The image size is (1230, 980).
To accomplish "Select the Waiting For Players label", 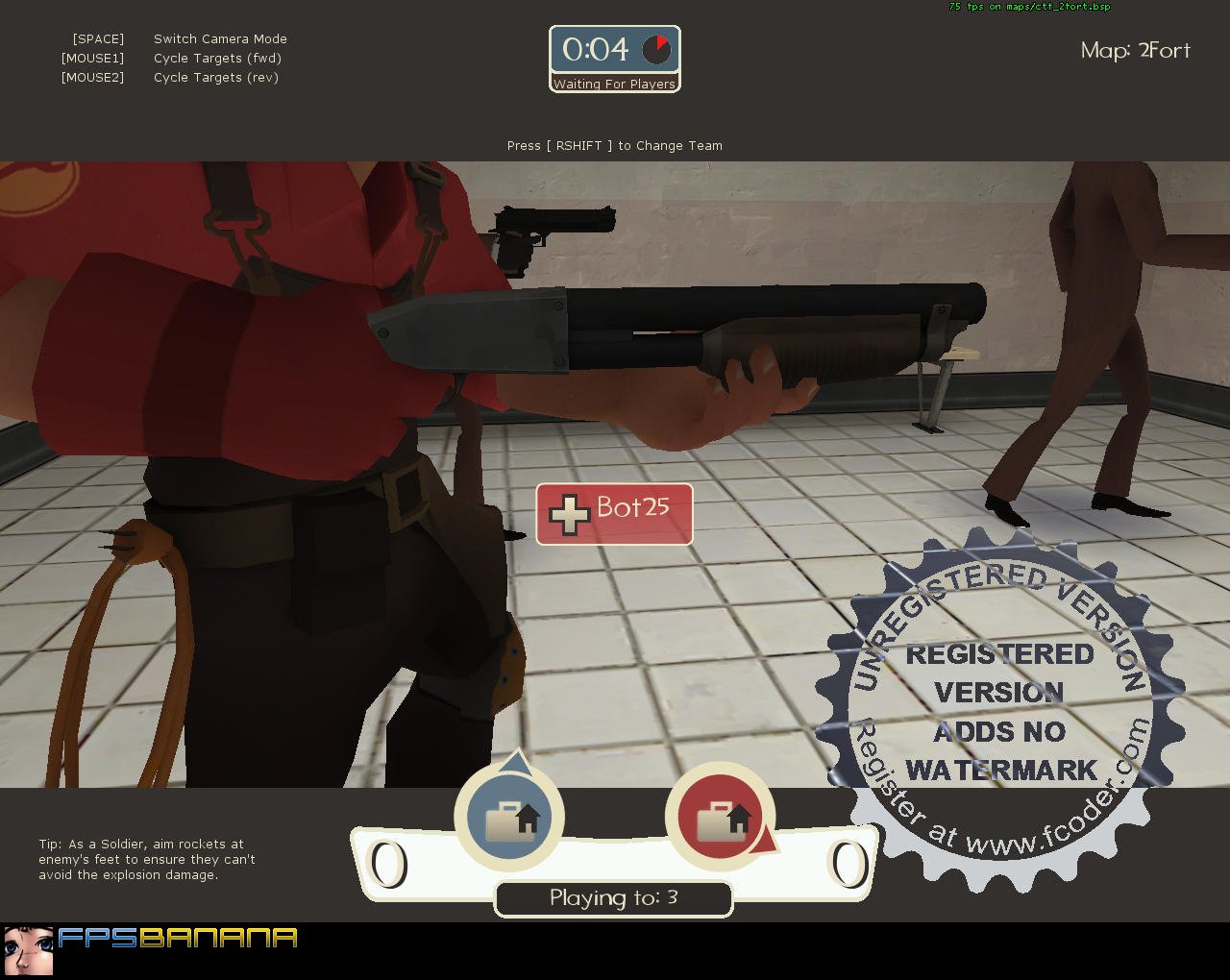I will [615, 84].
